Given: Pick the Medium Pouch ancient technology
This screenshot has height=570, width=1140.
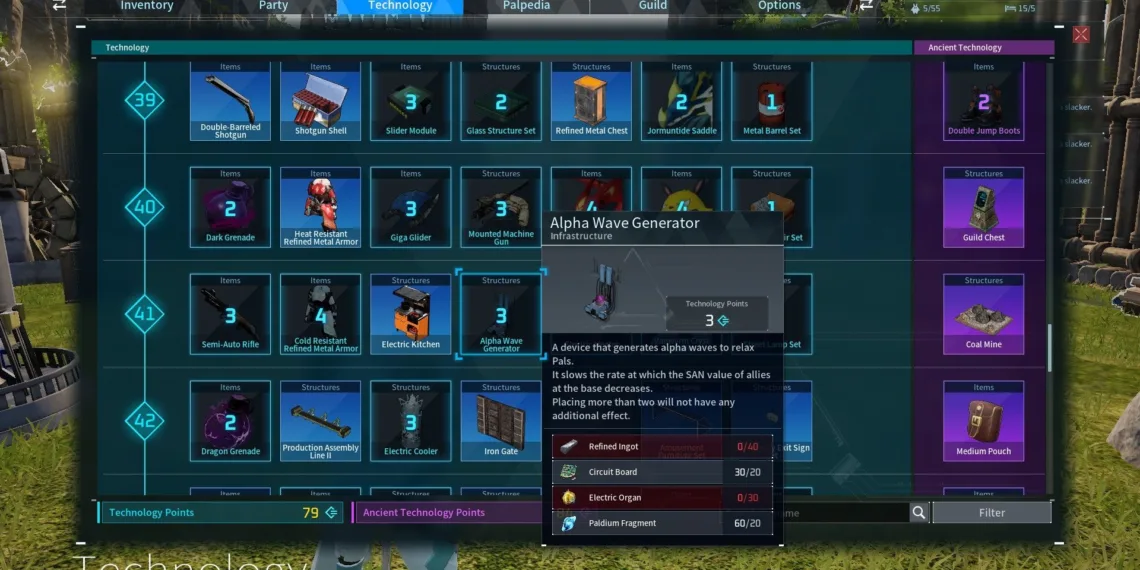Looking at the screenshot, I should pyautogui.click(x=983, y=421).
